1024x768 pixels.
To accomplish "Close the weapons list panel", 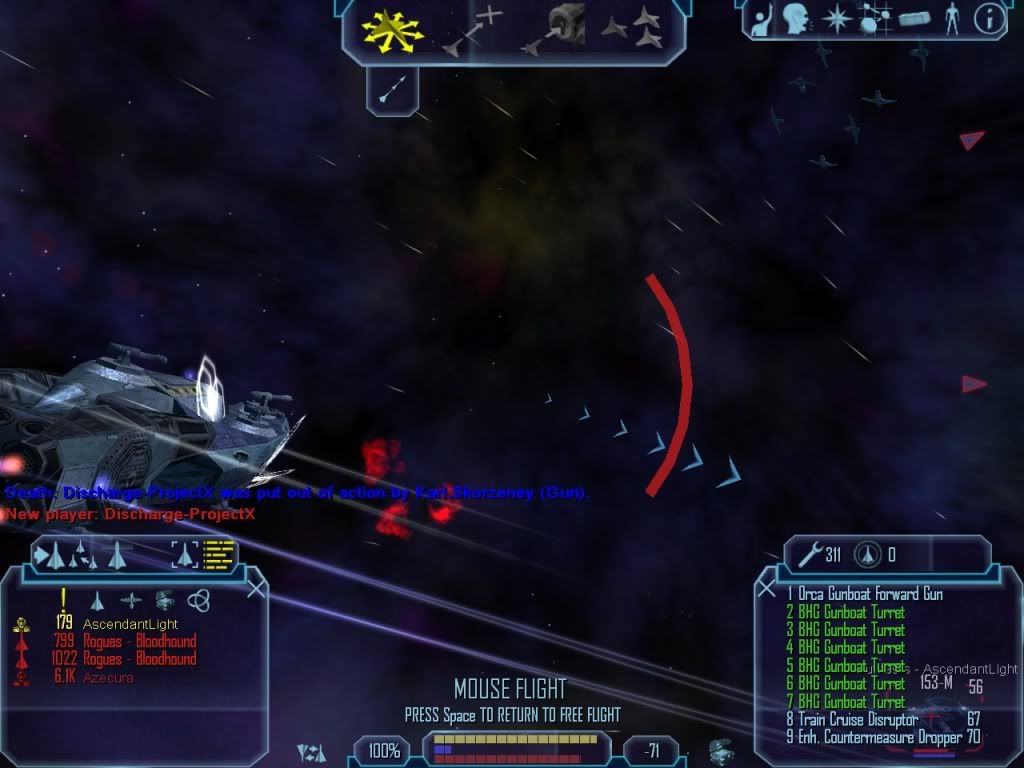I will [767, 588].
